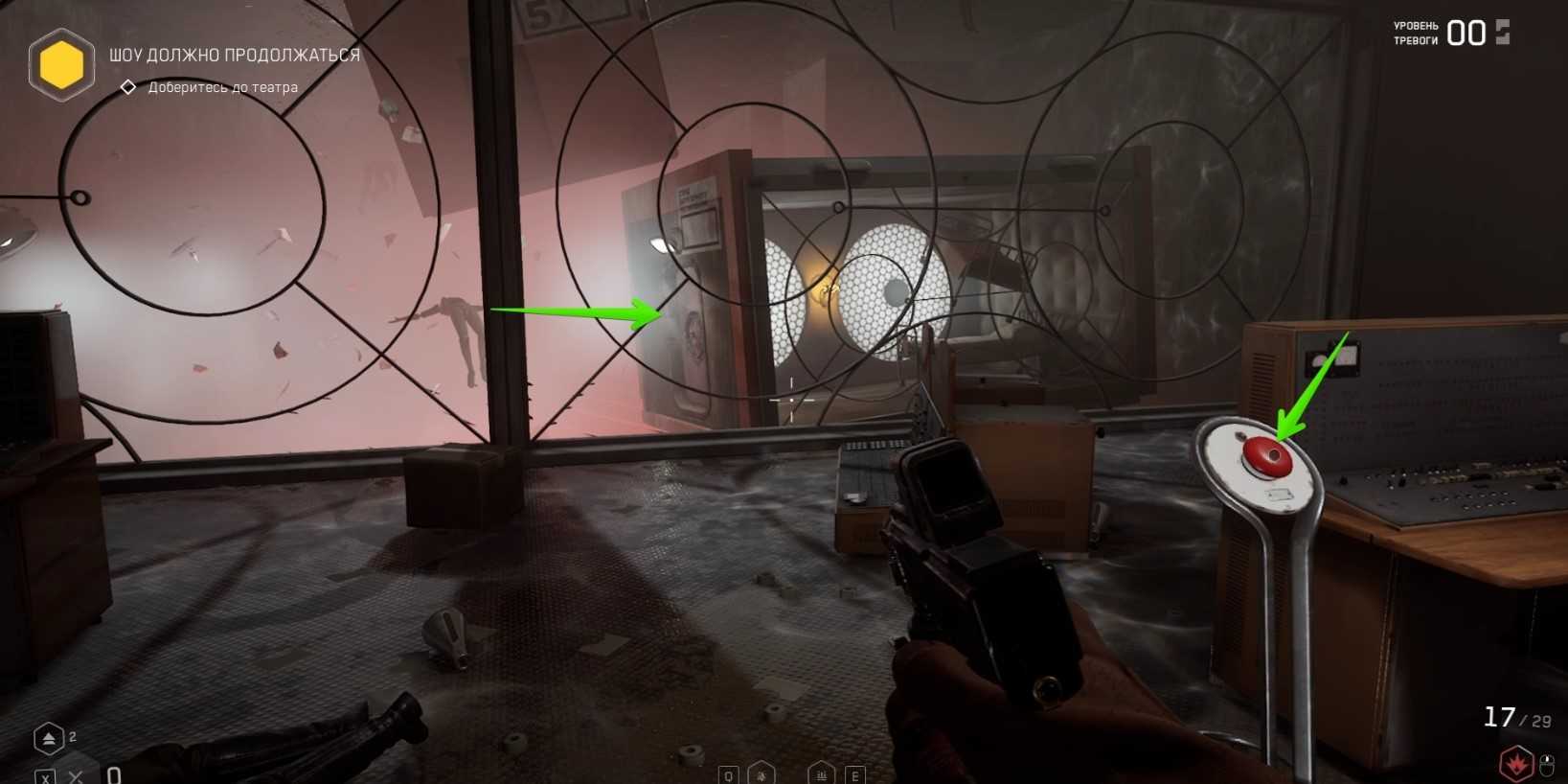This screenshot has width=1568, height=784.
Task: Click the red burst weapon ability icon
Action: tap(1516, 764)
